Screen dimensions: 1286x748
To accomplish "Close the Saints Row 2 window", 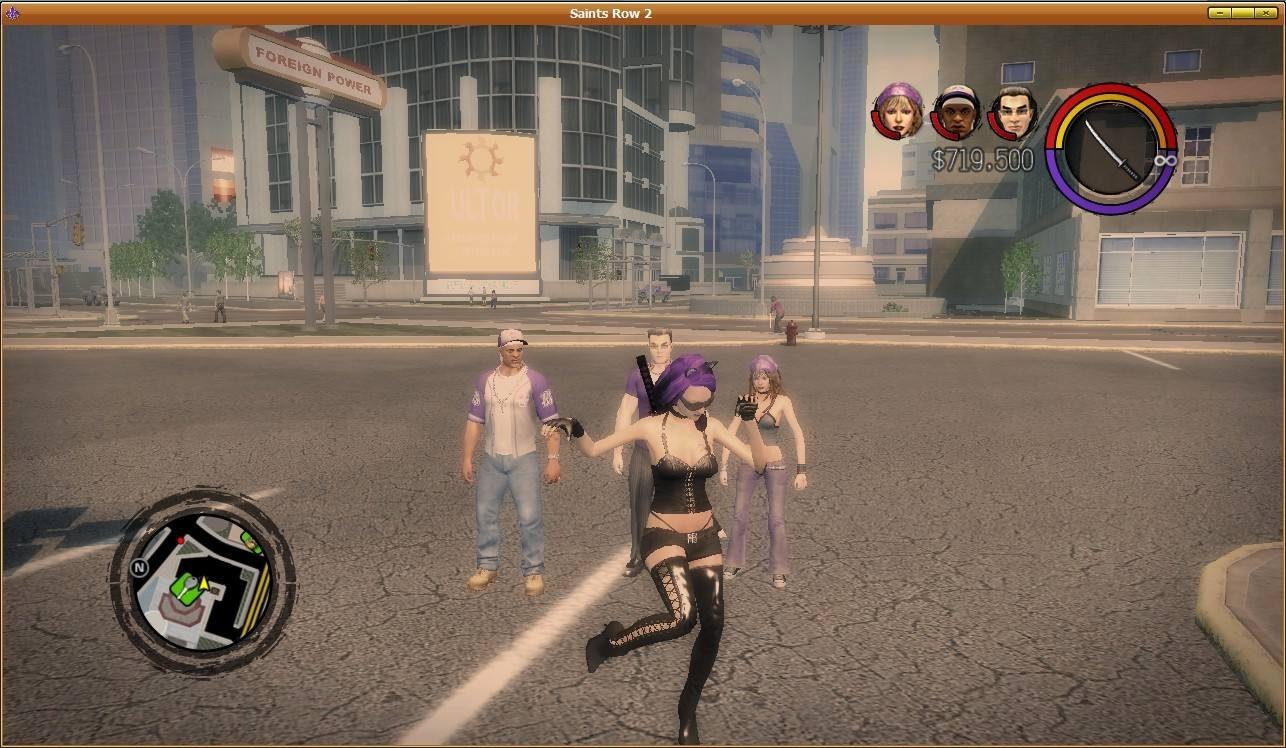I will click(x=1266, y=13).
